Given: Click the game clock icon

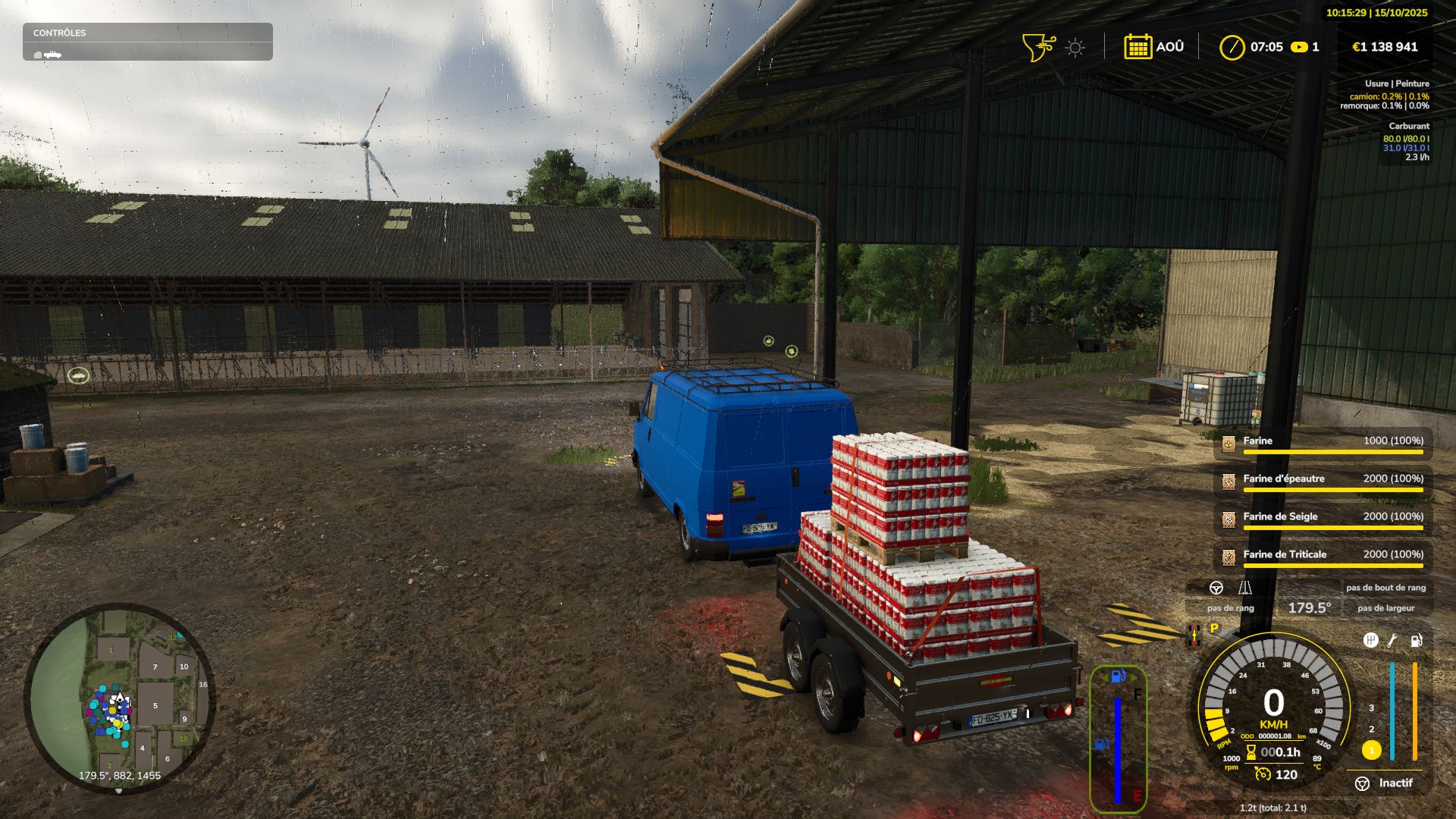Looking at the screenshot, I should coord(1232,47).
